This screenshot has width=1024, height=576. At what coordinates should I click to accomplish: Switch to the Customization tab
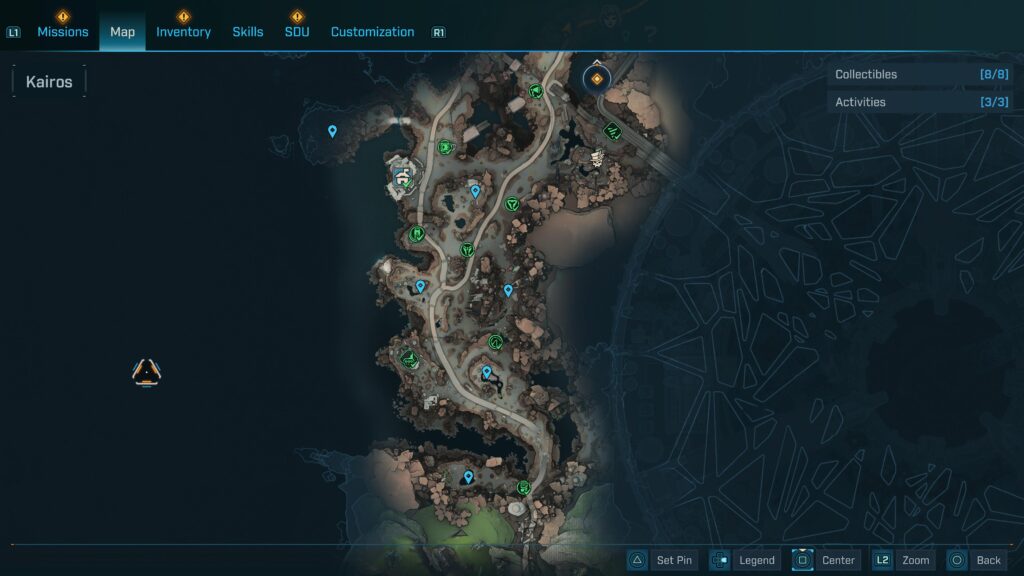[x=372, y=32]
